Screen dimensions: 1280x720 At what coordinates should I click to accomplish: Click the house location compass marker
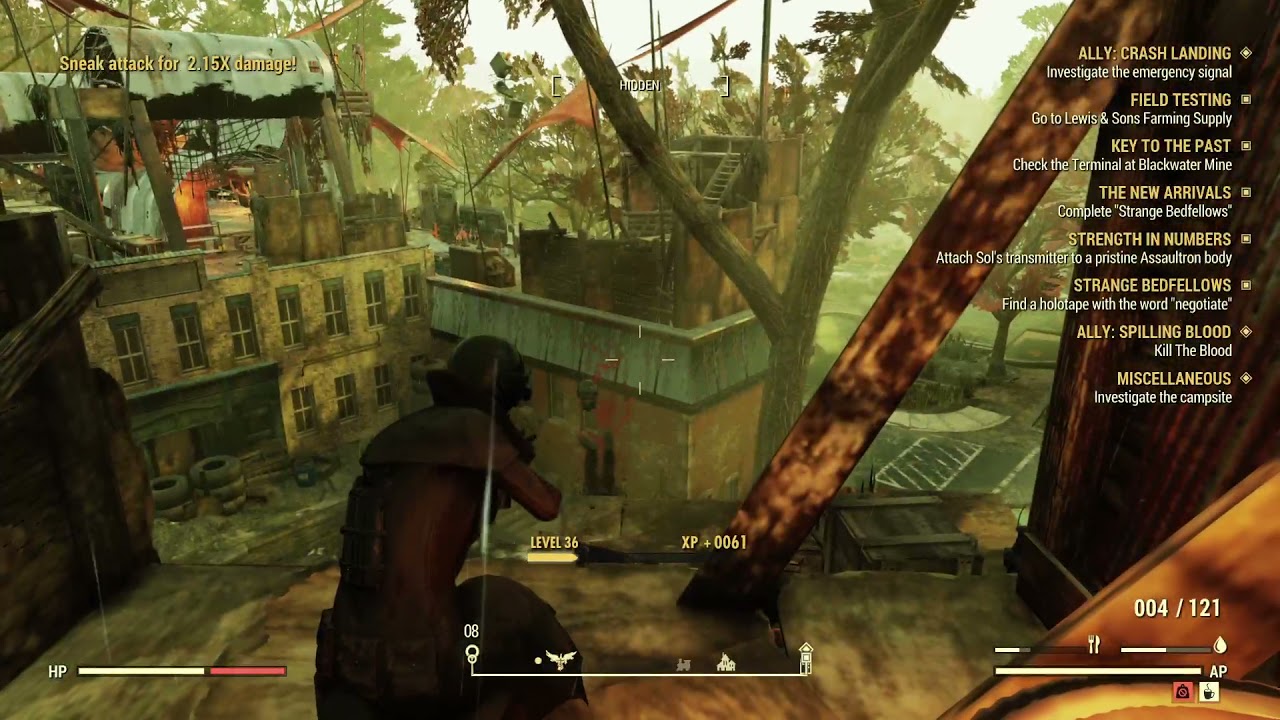727,662
